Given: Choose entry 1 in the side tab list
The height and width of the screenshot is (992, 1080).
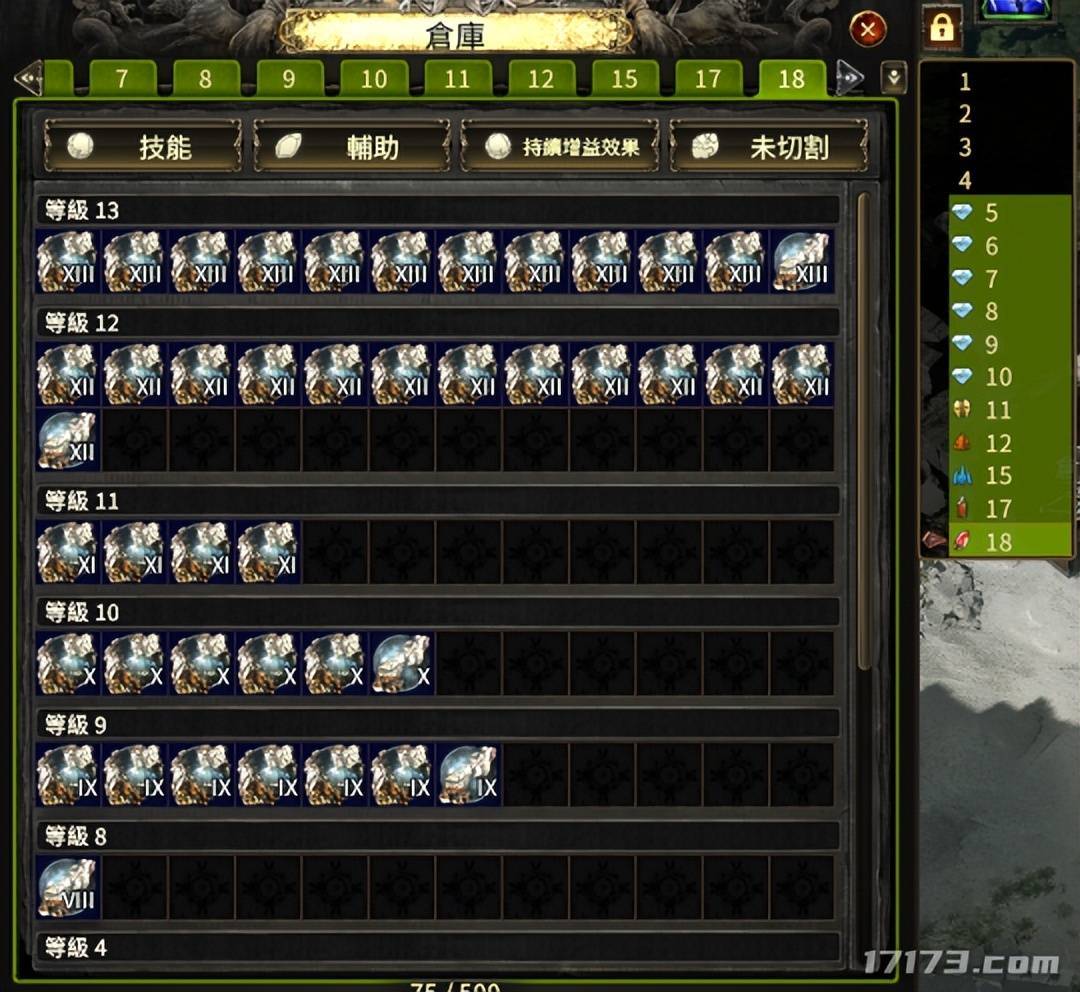Looking at the screenshot, I should [965, 82].
